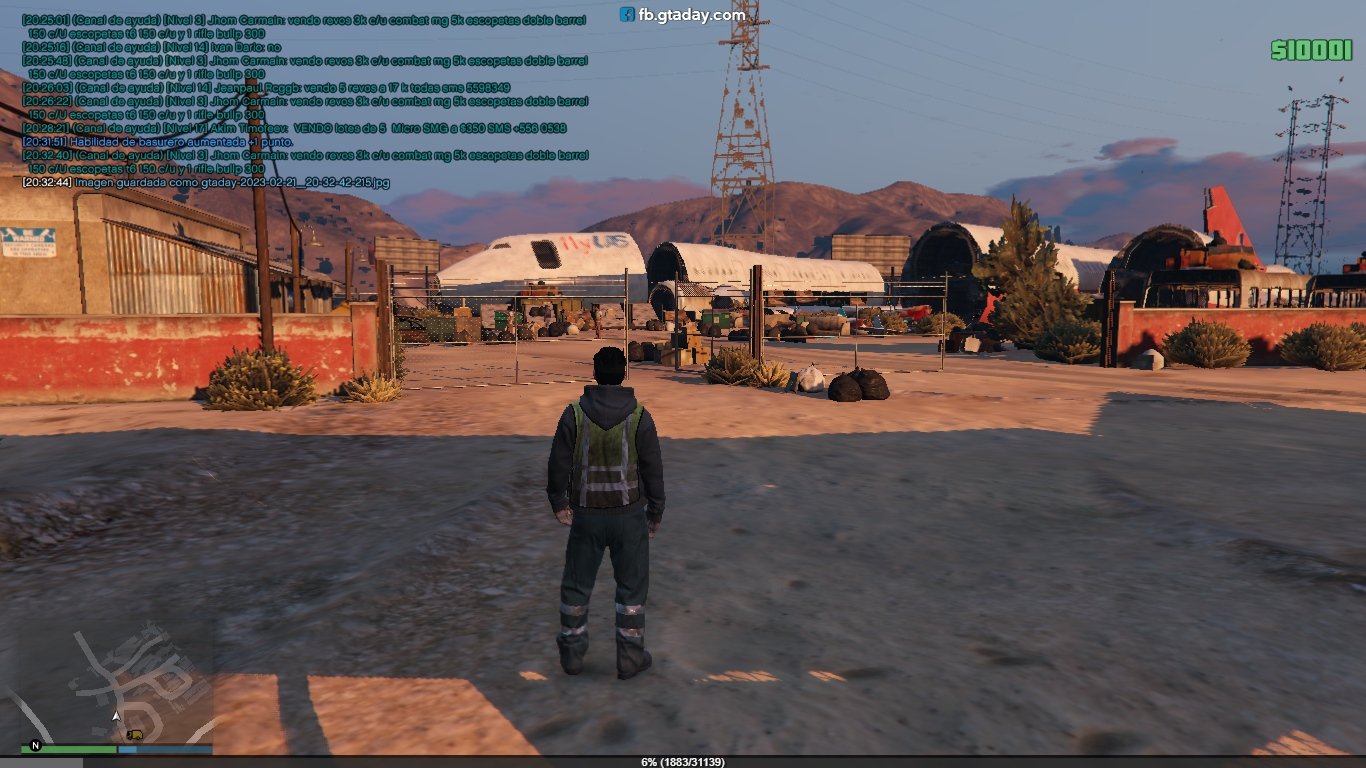The image size is (1366, 768).
Task: Click the north compass marker on minimap
Action: [36, 745]
